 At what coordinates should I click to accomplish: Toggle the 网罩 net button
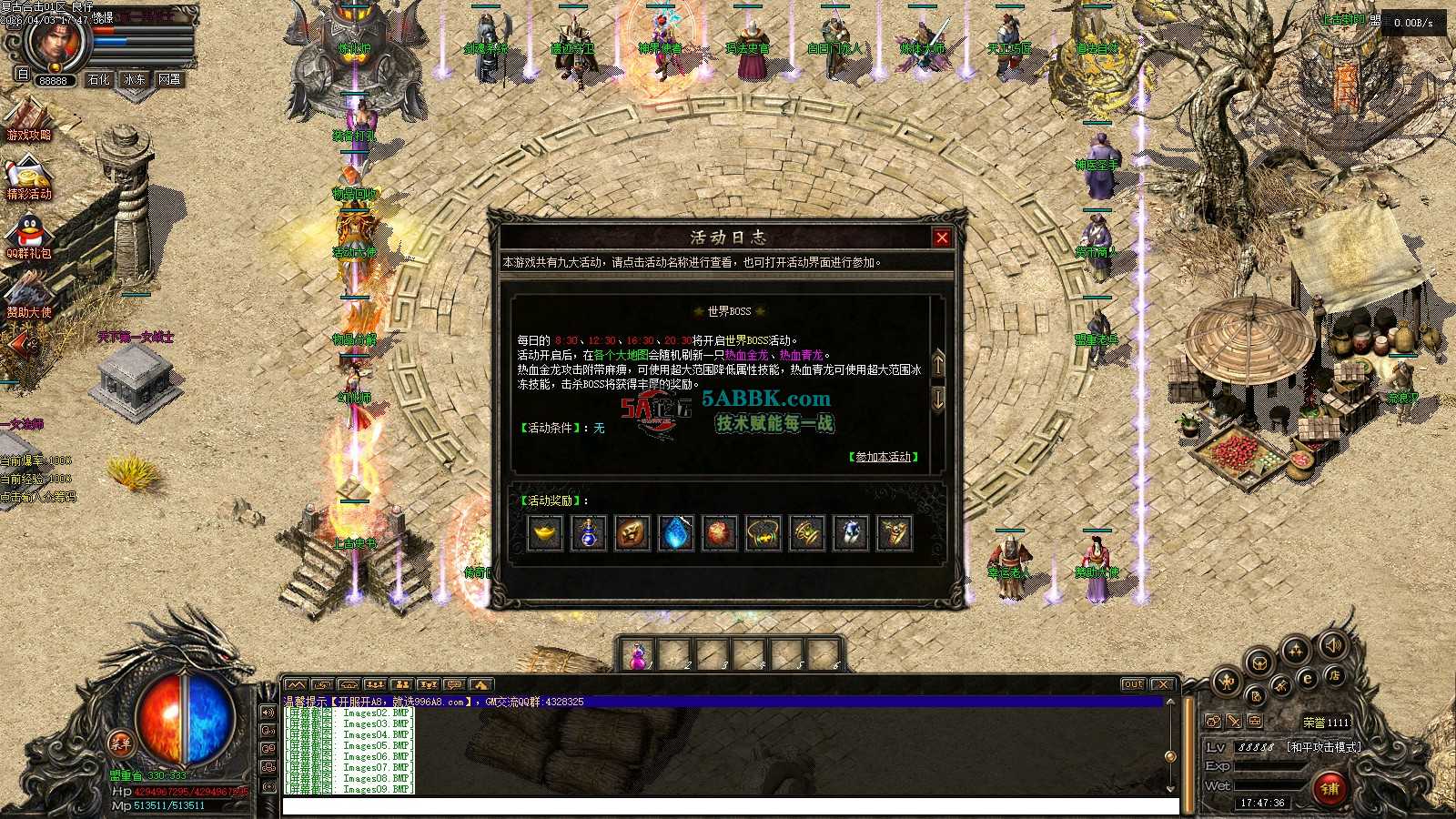pos(170,80)
